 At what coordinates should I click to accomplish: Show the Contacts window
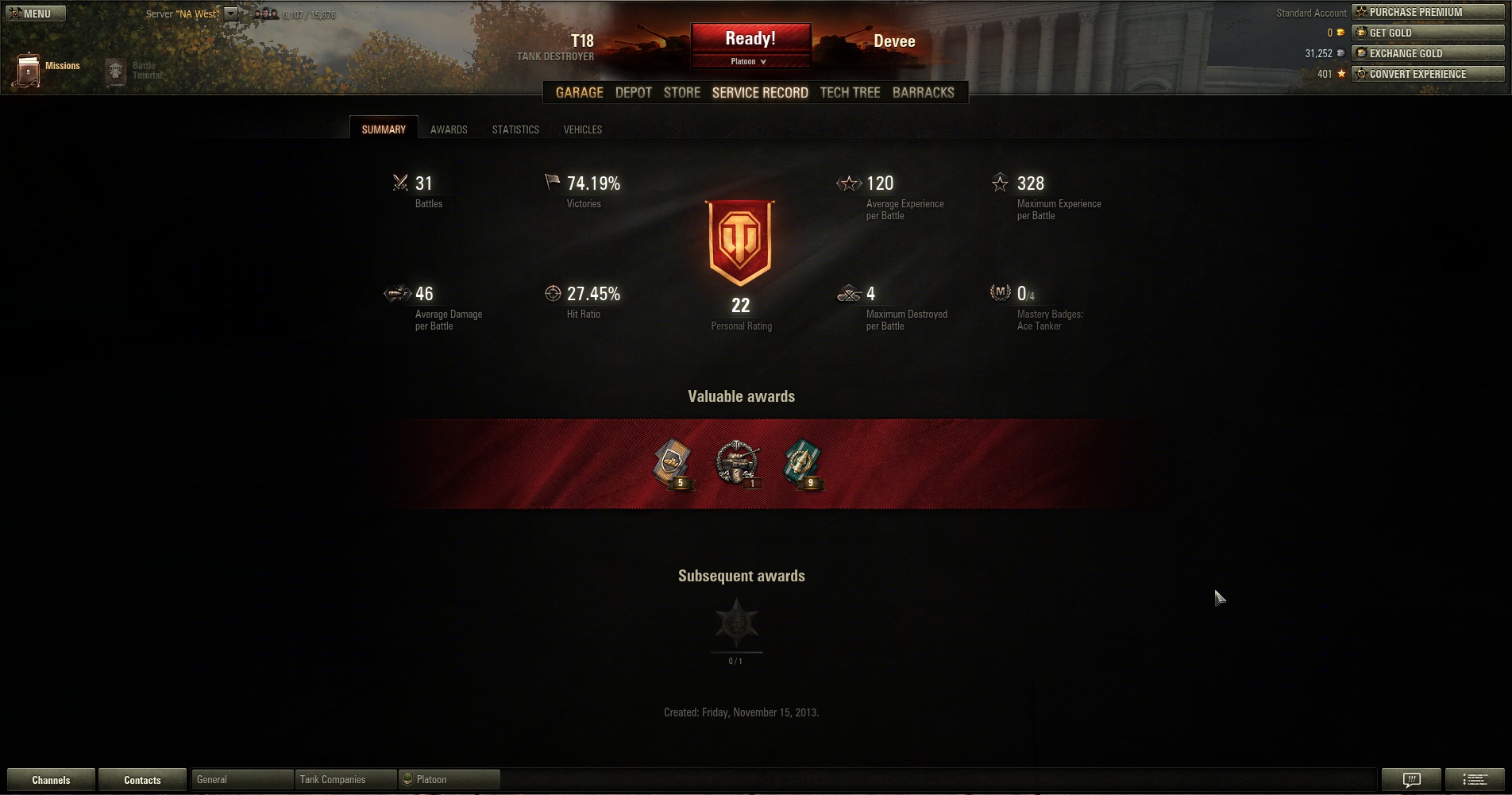[142, 780]
